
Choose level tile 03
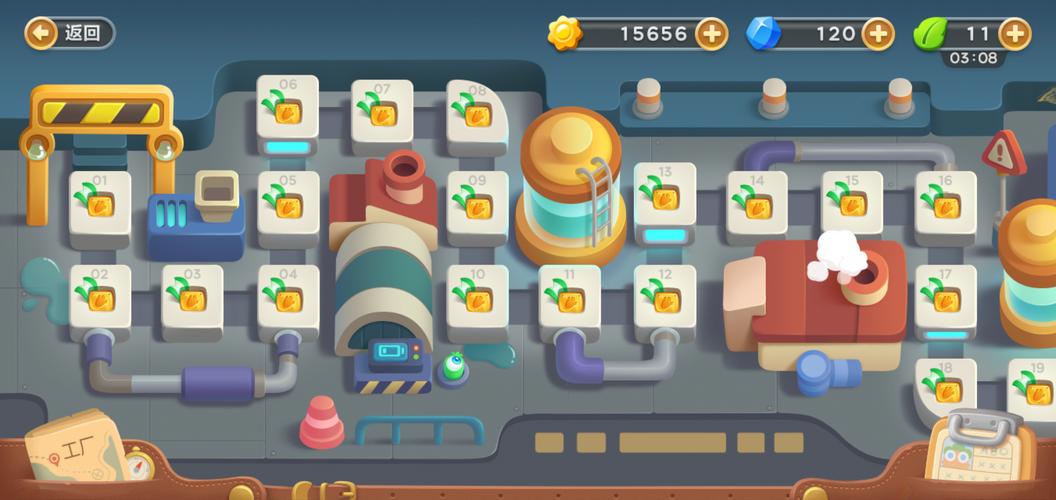192,298
